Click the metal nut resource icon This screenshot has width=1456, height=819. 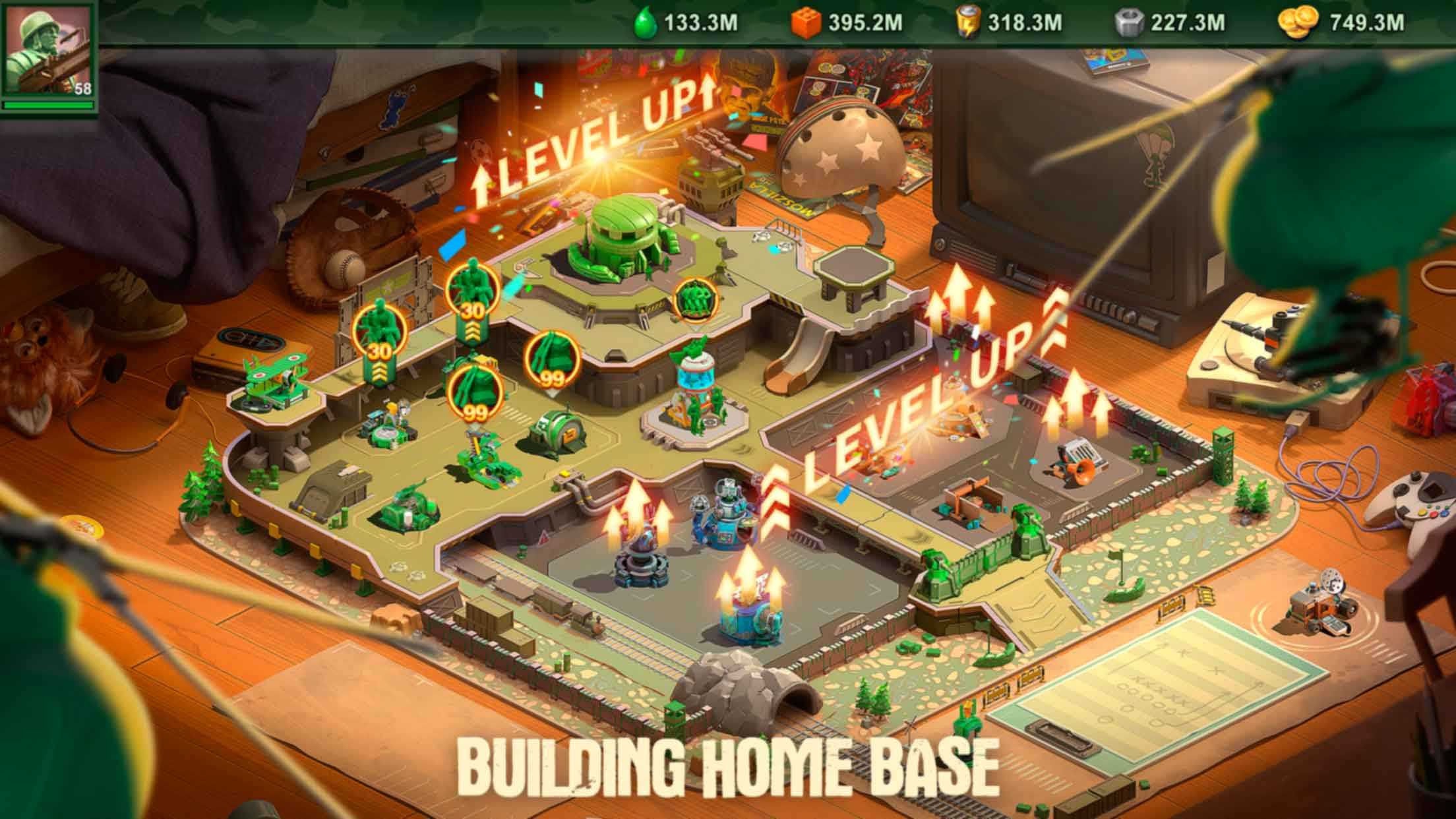pos(1129,24)
